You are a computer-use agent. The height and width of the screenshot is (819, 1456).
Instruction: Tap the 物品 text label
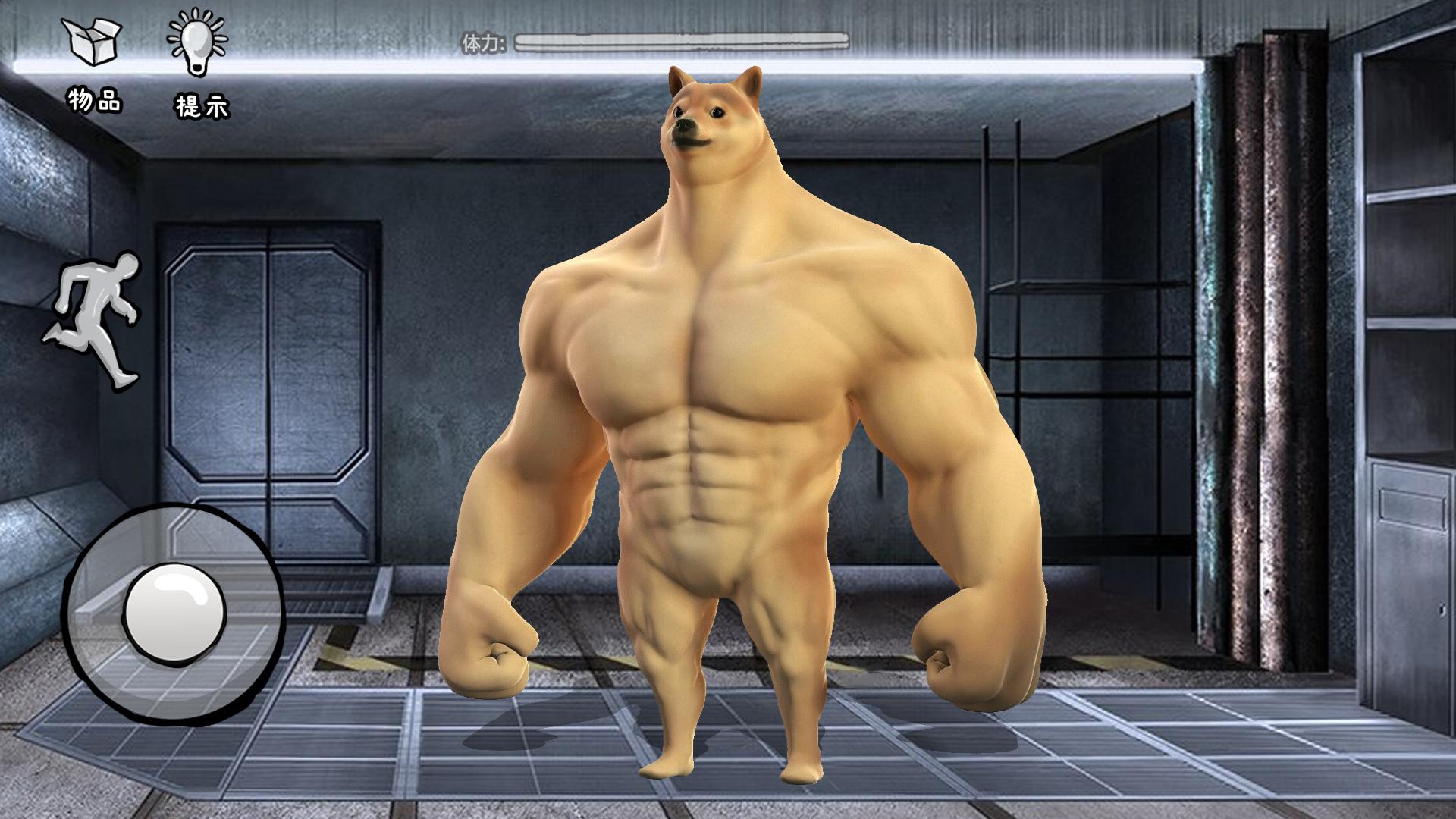click(x=93, y=99)
